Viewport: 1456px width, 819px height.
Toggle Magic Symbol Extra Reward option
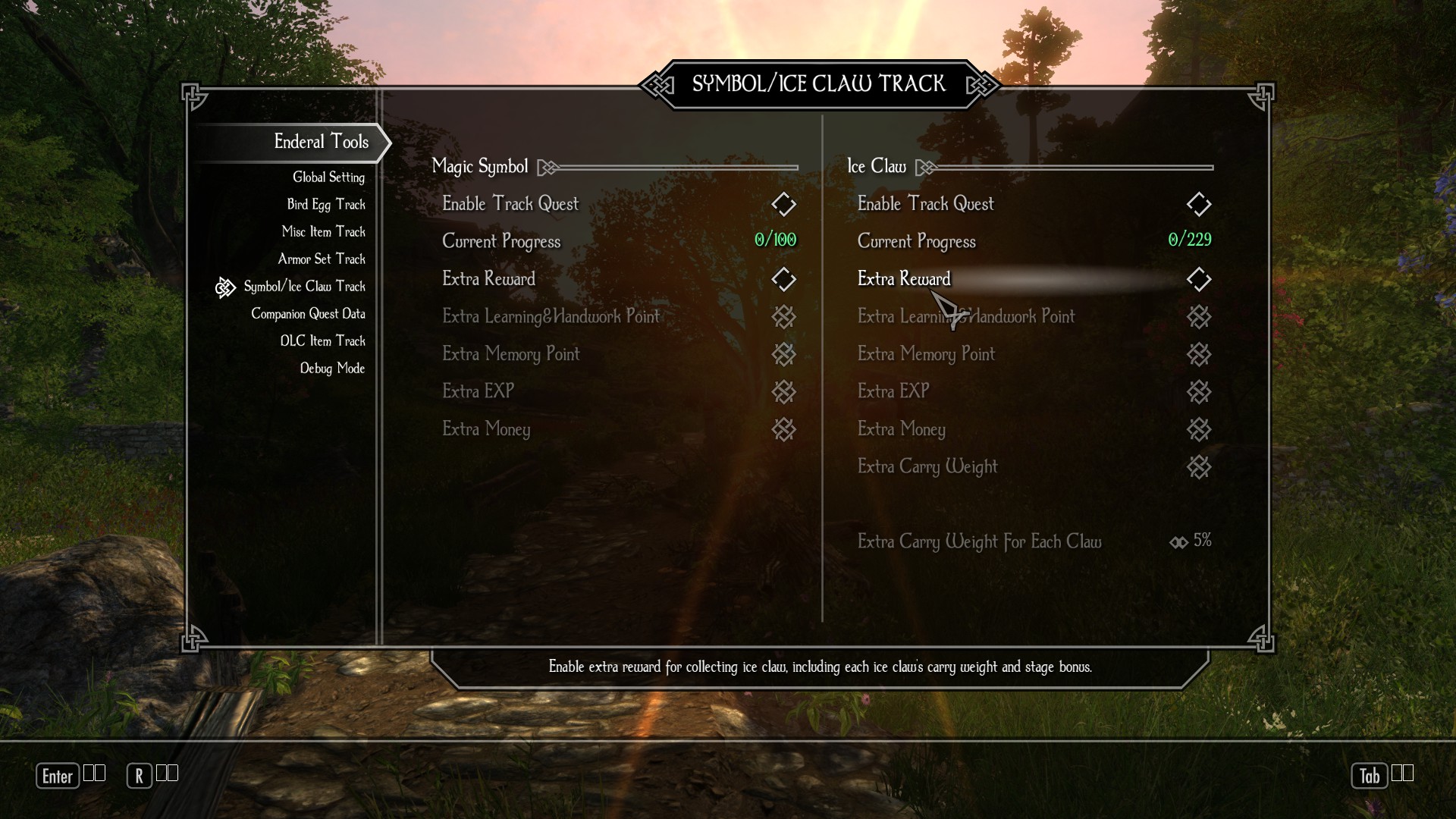click(x=783, y=279)
